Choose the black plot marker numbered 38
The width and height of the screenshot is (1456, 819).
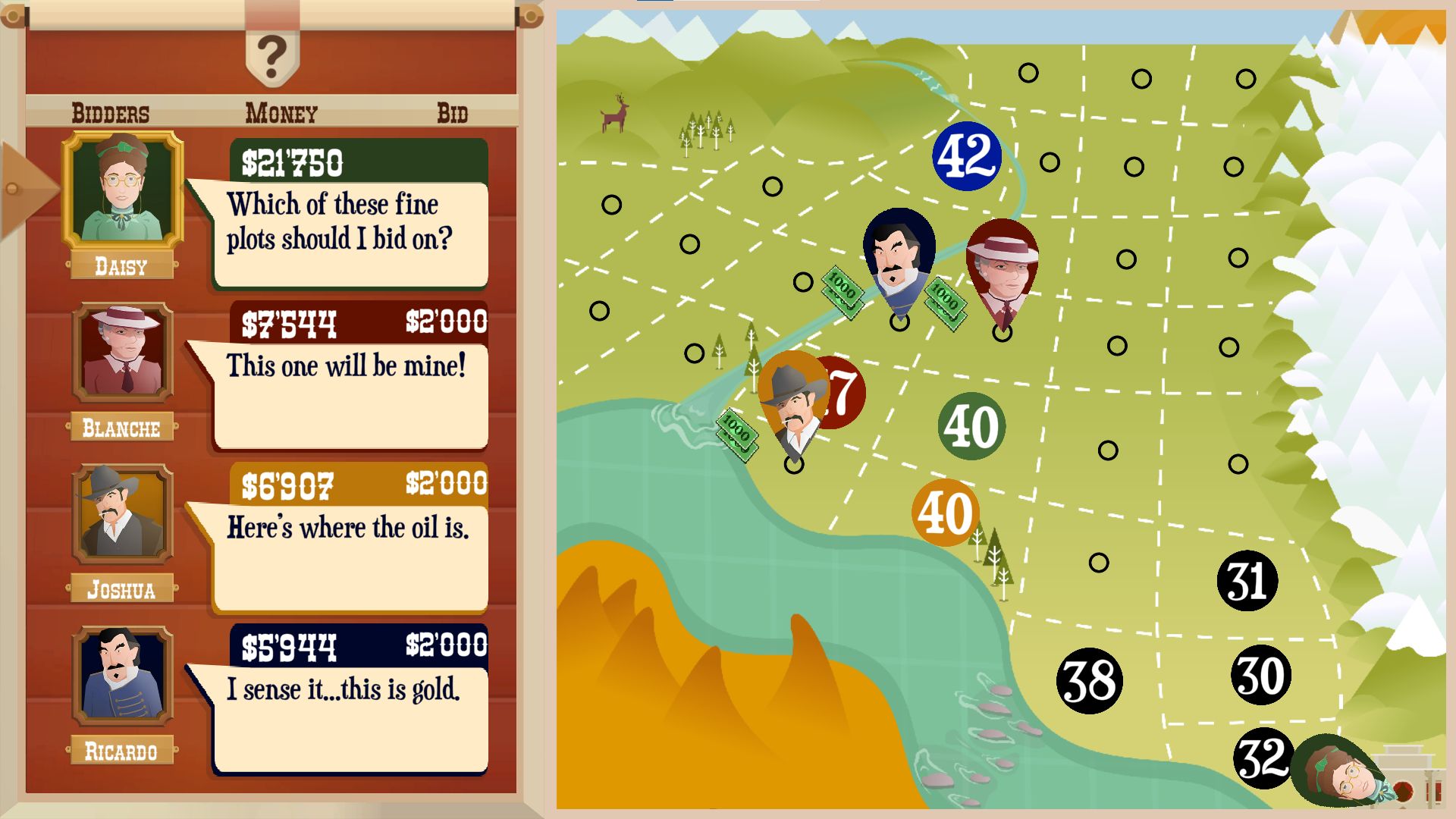tap(1089, 681)
